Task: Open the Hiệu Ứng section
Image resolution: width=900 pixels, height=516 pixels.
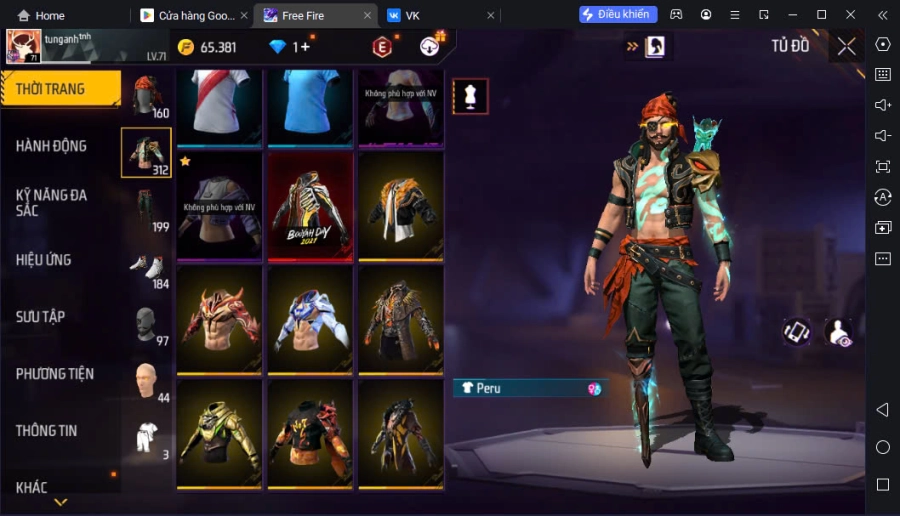Action: click(44, 260)
